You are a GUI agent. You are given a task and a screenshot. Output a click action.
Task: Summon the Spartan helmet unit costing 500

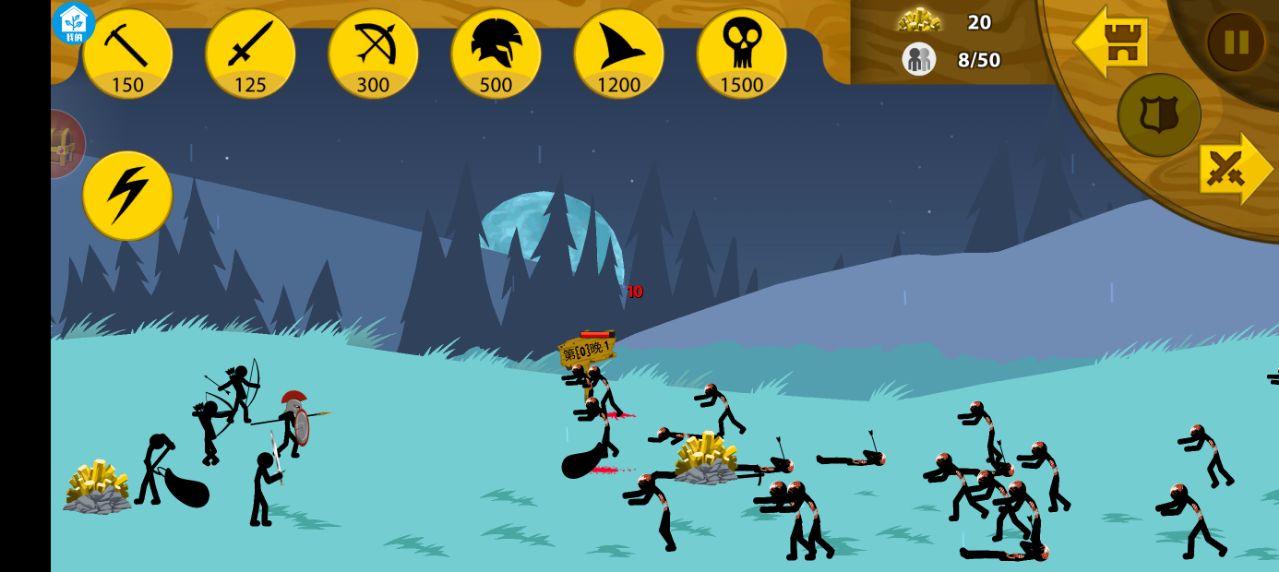tap(496, 54)
